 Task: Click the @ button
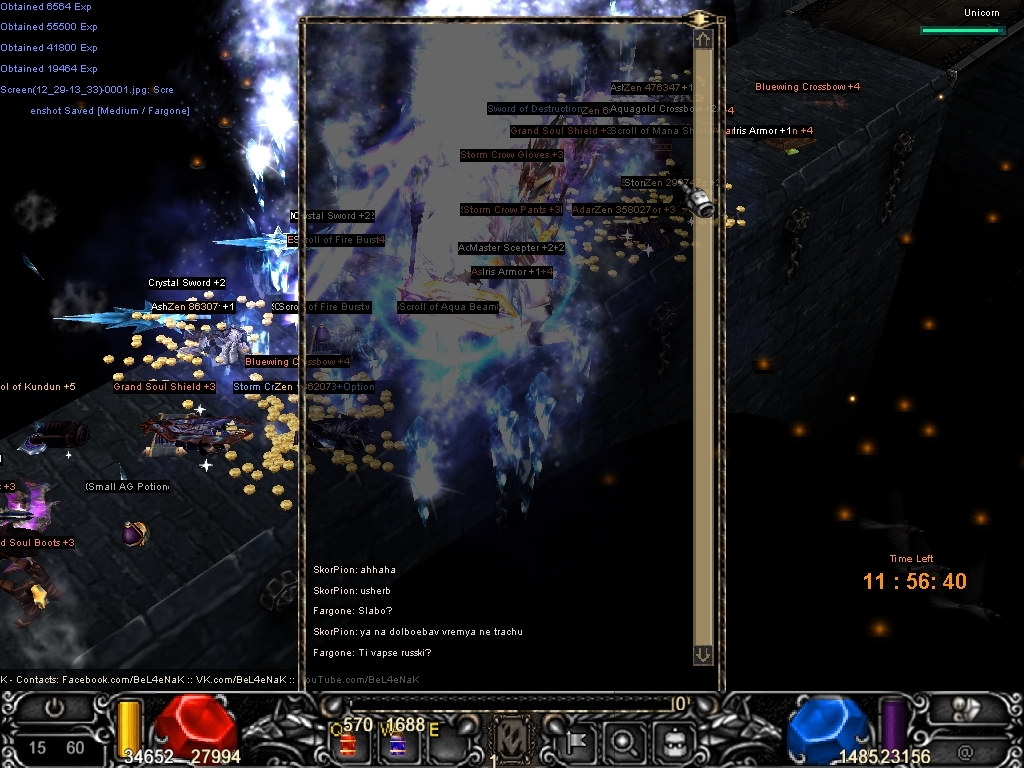pos(965,750)
